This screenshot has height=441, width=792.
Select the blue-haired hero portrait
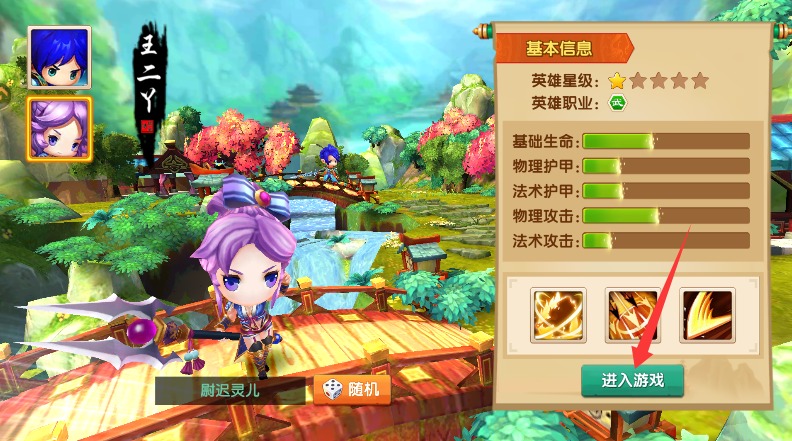(x=60, y=58)
